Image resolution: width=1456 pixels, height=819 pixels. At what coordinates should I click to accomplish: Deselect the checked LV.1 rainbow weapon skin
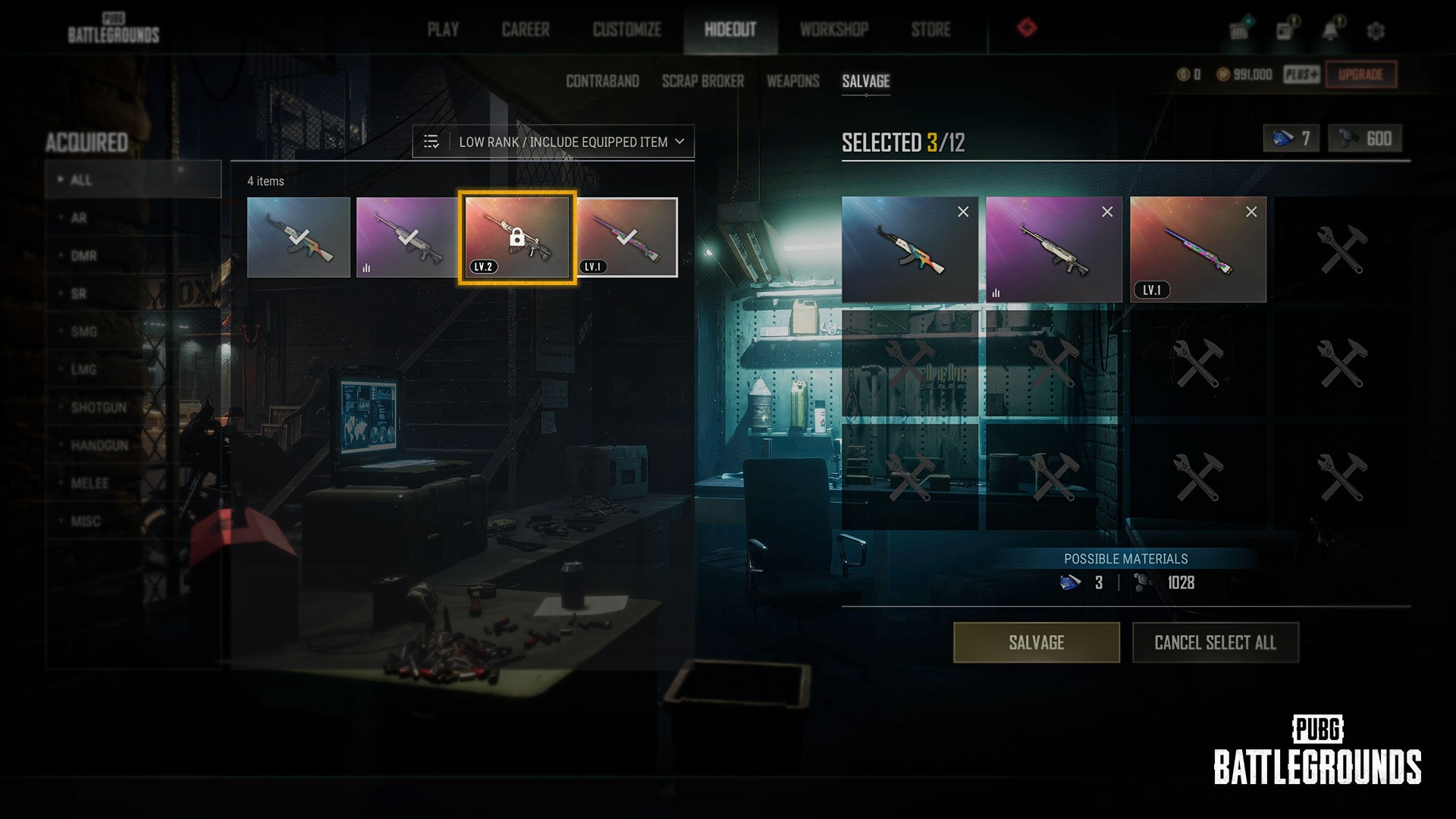(626, 237)
